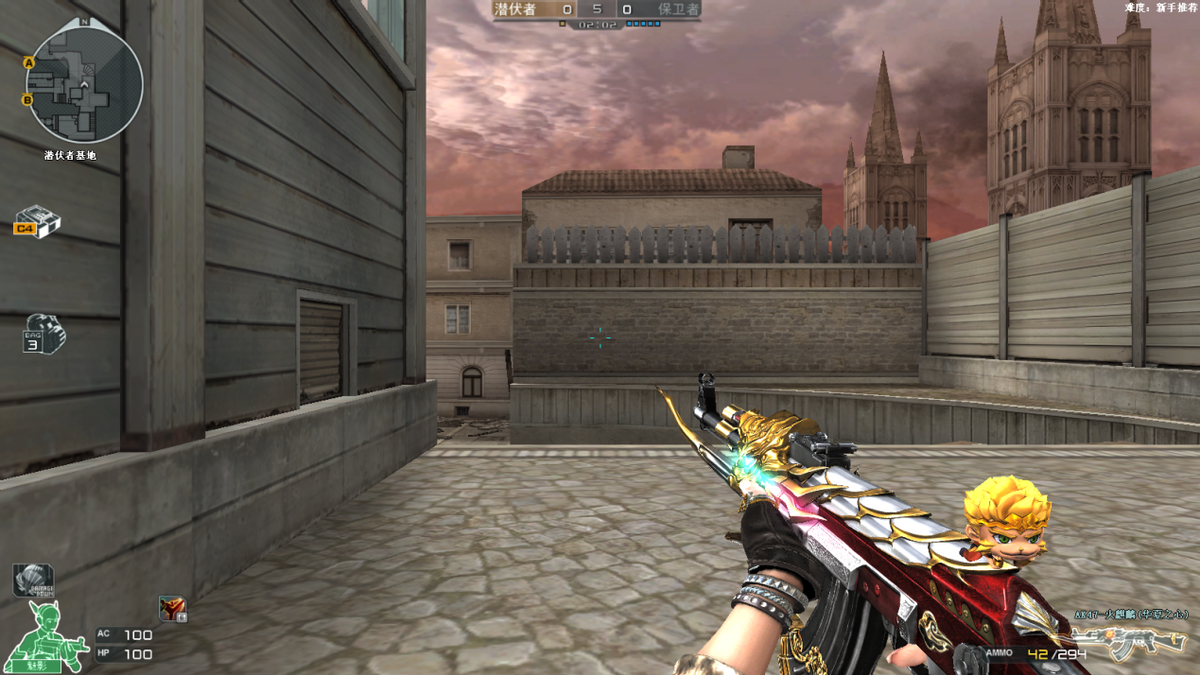Open the BAG 3 backpack icon
The width and height of the screenshot is (1200, 675).
click(x=42, y=334)
